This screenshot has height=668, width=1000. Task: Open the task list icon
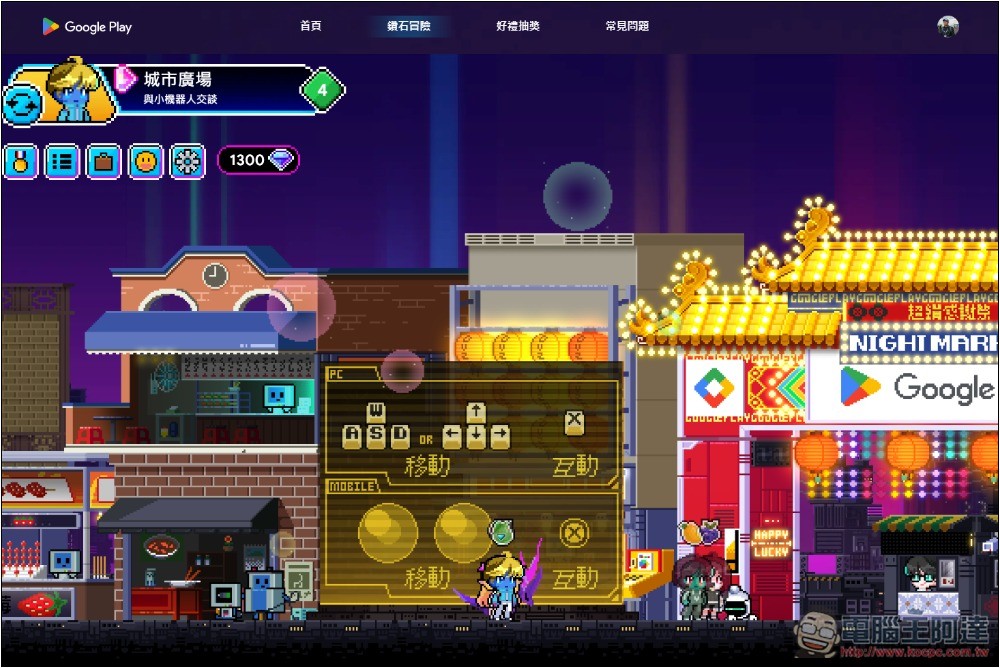pyautogui.click(x=62, y=160)
